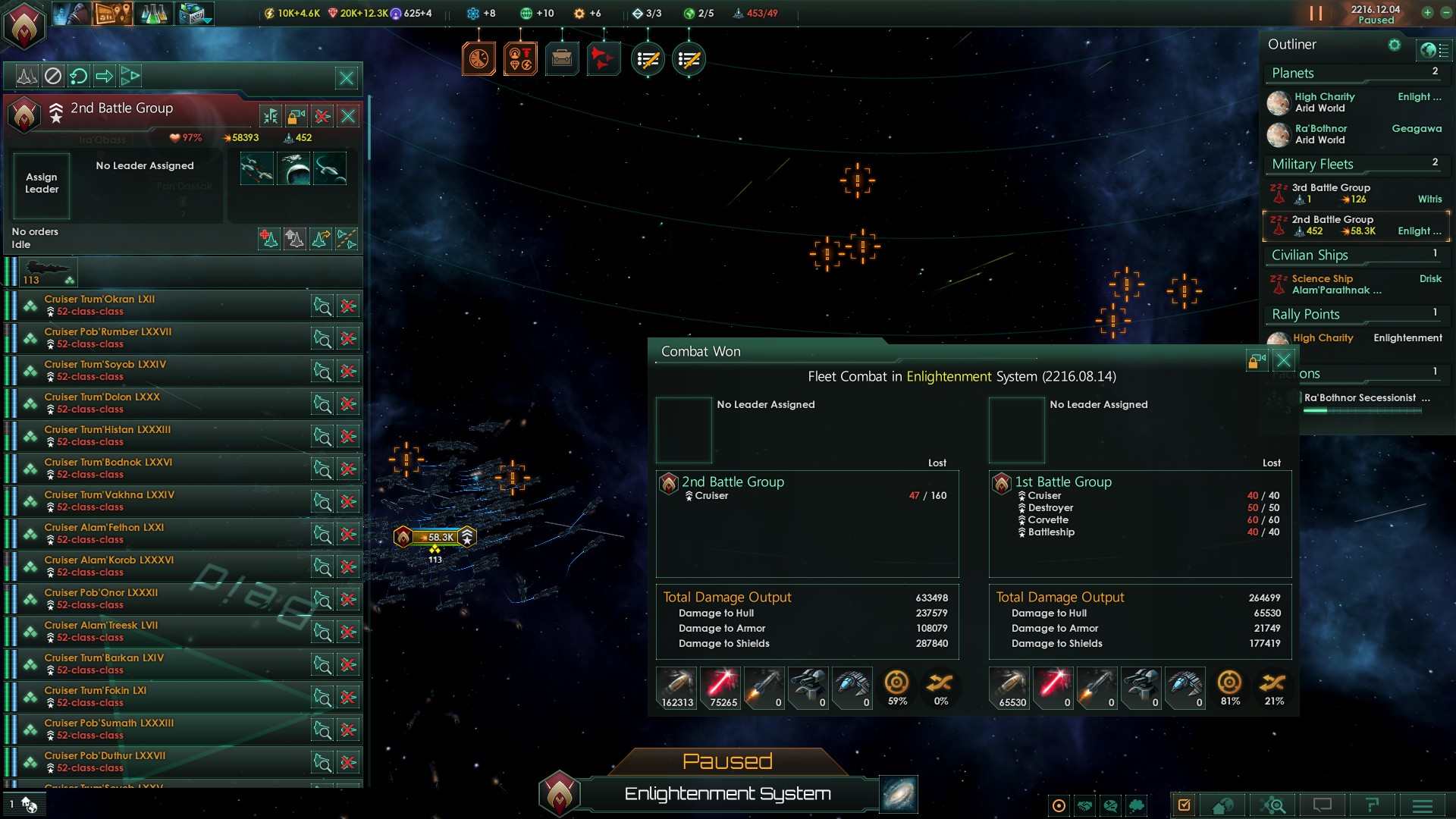This screenshot has height=819, width=1456.
Task: Close the 2nd Battle Group fleet panel
Action: point(348,116)
